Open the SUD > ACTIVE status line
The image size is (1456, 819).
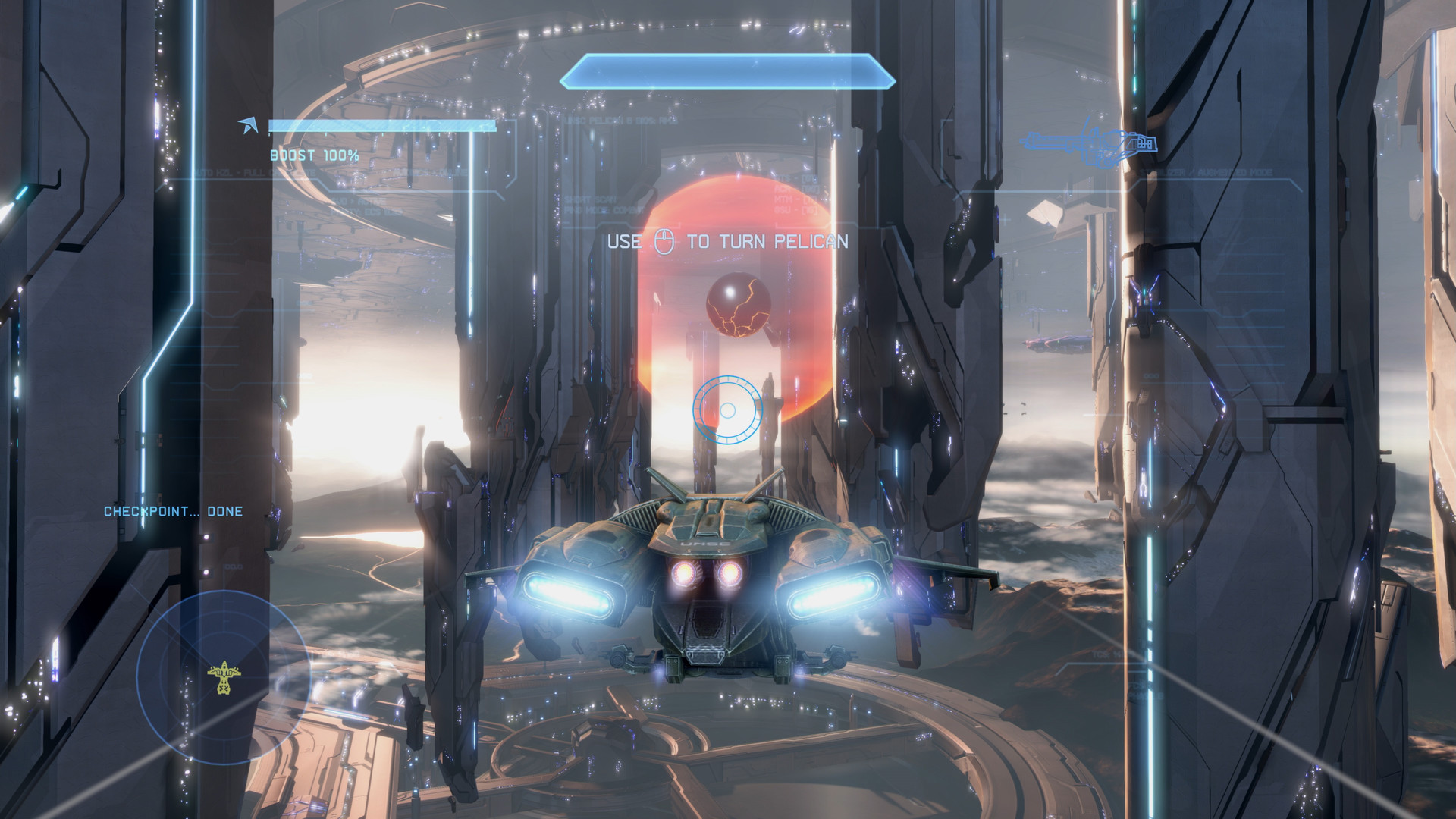click(356, 202)
